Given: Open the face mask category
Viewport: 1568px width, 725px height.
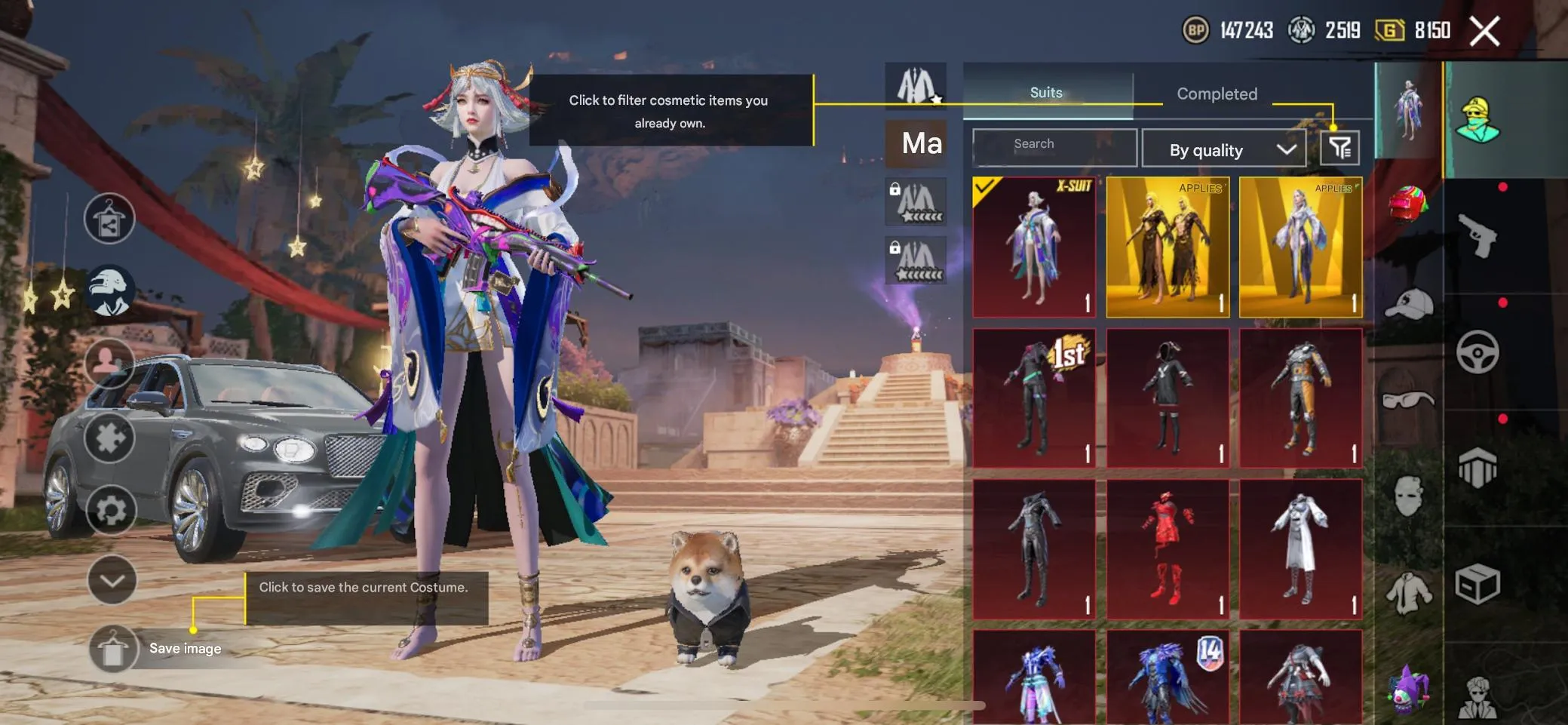Looking at the screenshot, I should click(1407, 496).
